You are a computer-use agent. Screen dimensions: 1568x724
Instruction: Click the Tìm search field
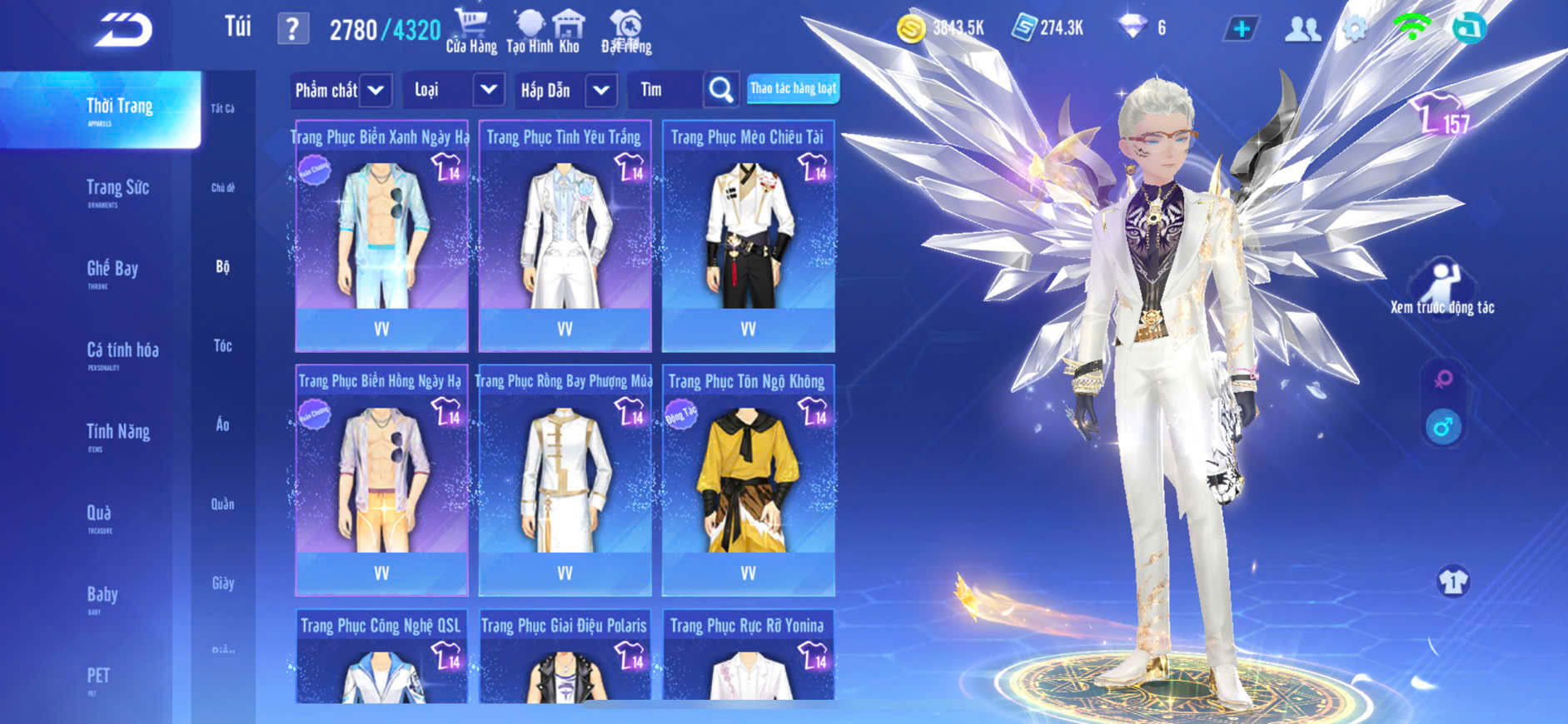pos(666,90)
